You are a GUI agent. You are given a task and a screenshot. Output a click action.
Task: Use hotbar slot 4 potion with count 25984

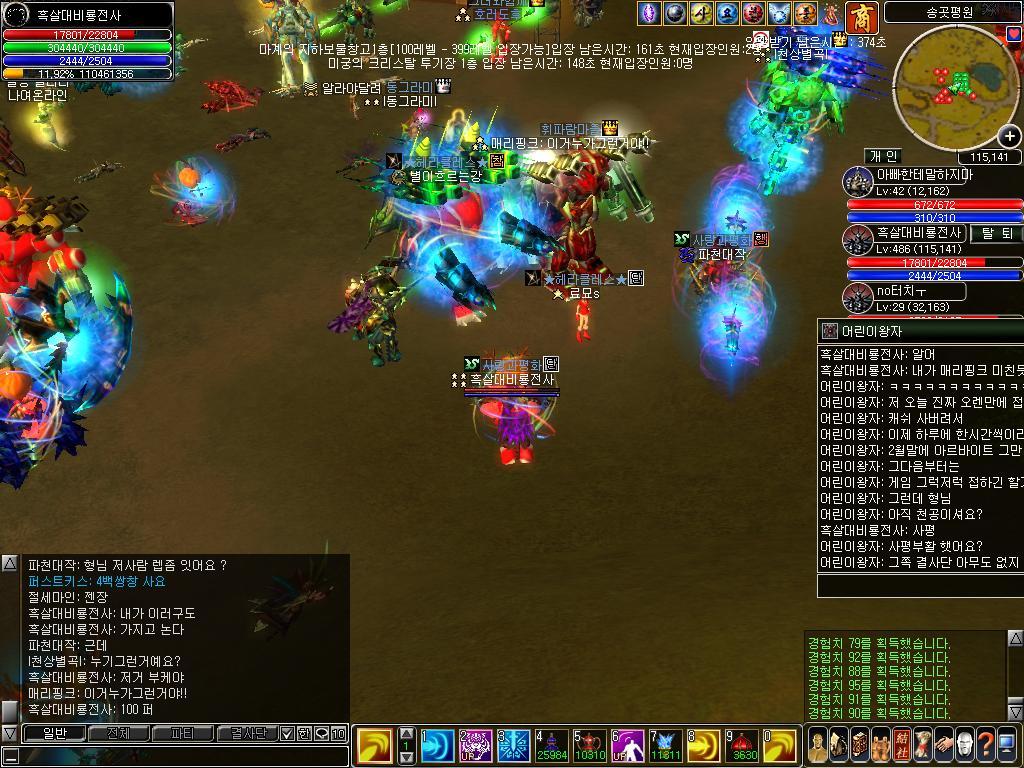[551, 746]
